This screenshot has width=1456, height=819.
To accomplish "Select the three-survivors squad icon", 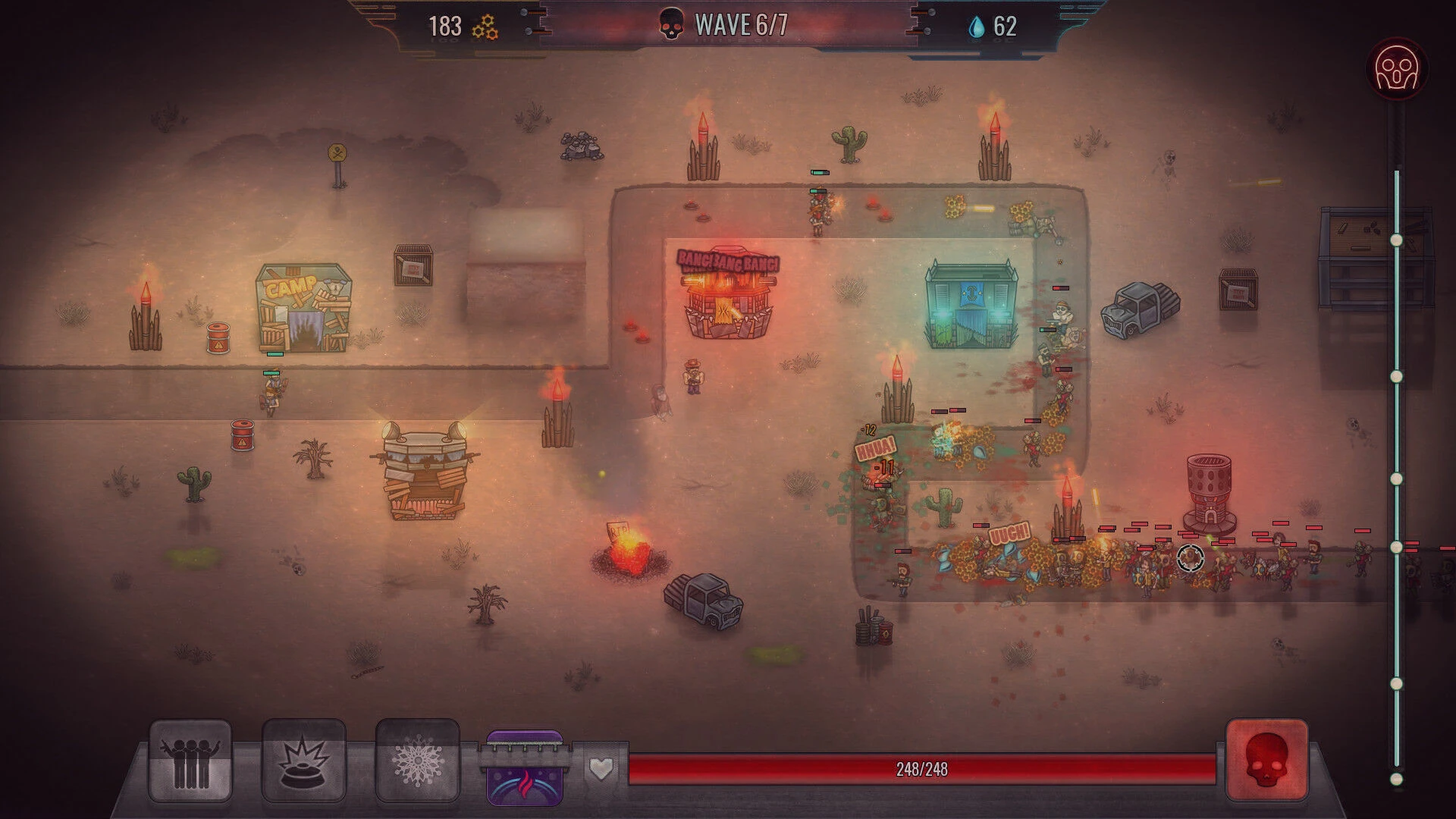I will point(191,762).
